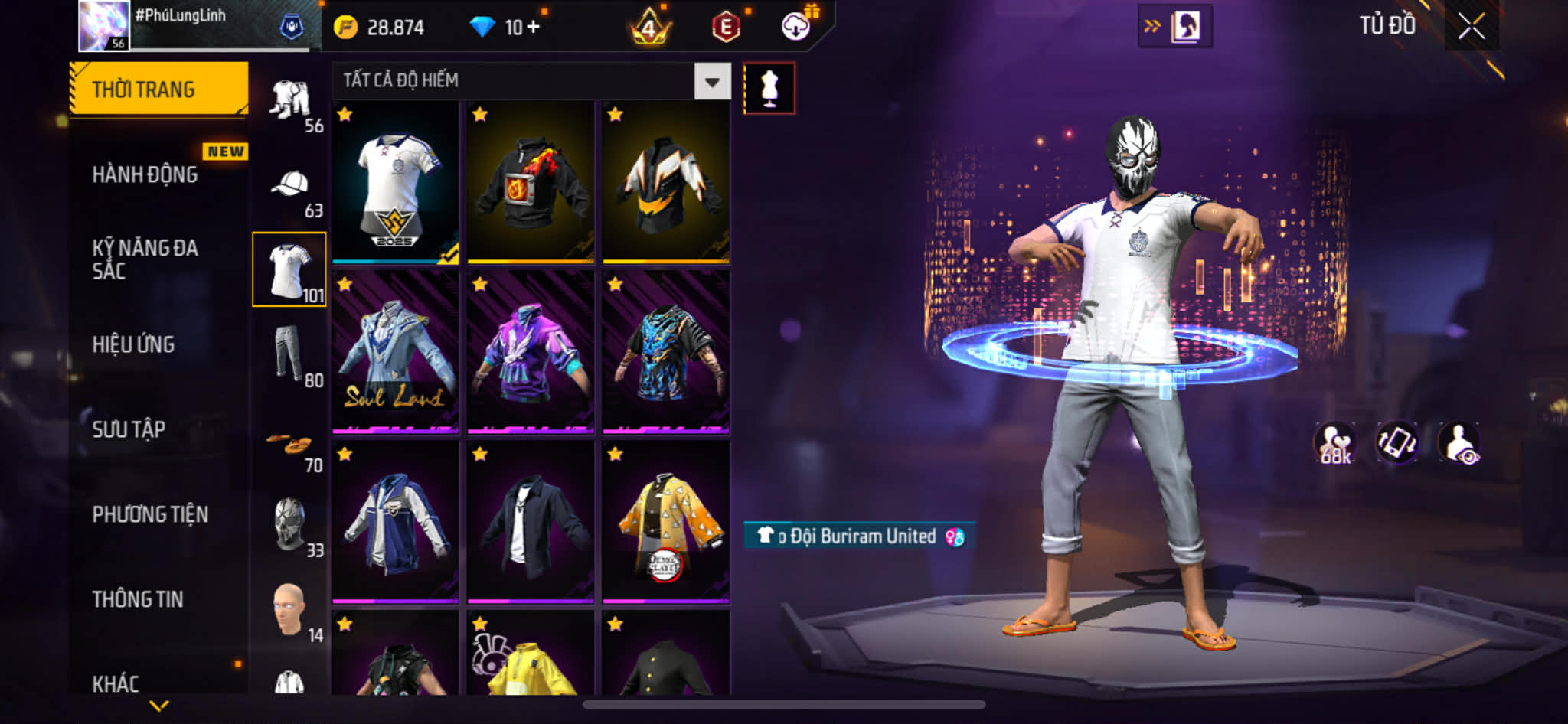Select the black hoodie with flame design
Viewport: 1568px width, 724px height.
click(531, 184)
